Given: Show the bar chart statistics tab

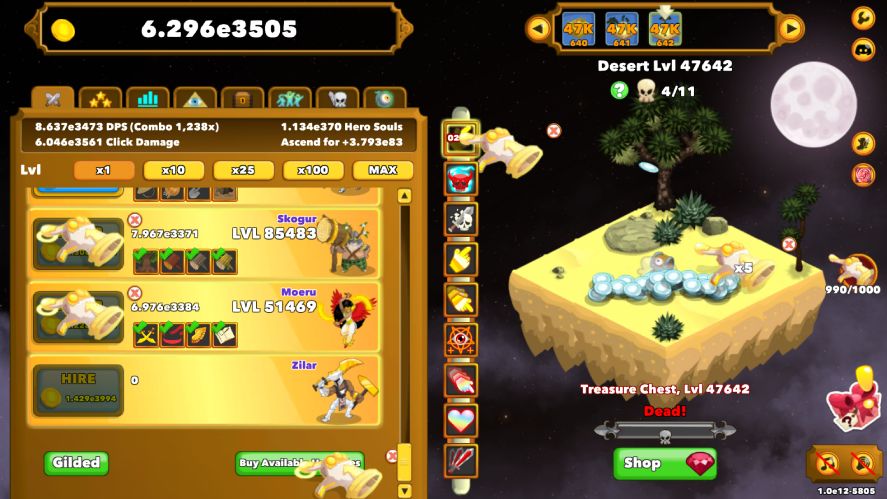Looking at the screenshot, I should 148,99.
